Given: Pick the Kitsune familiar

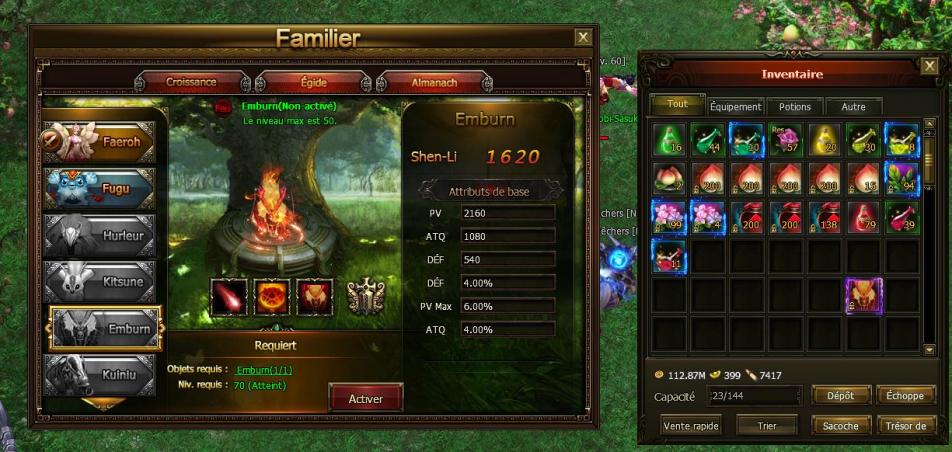Looking at the screenshot, I should pyautogui.click(x=99, y=282).
